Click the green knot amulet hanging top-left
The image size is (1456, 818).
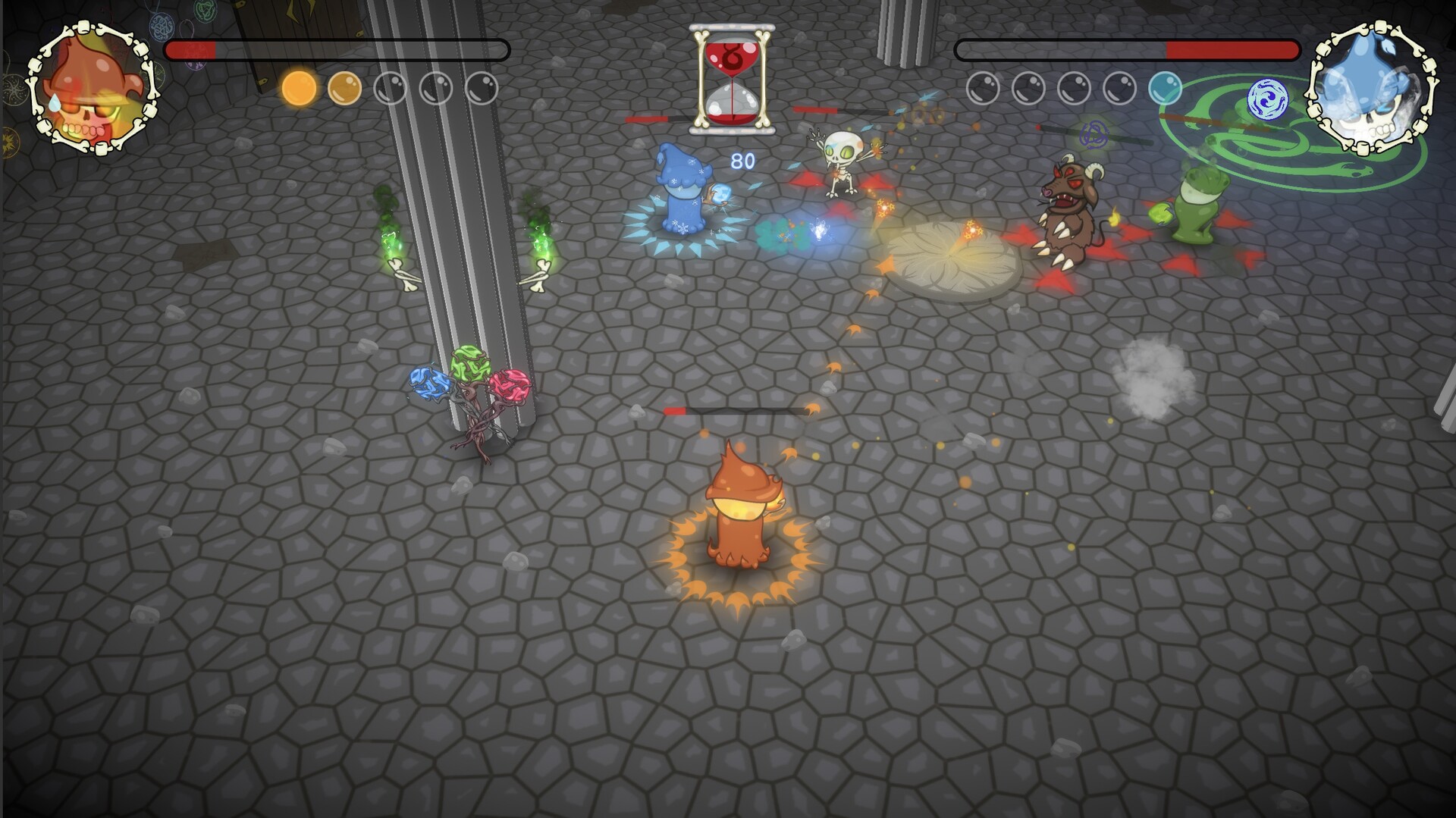click(x=206, y=11)
